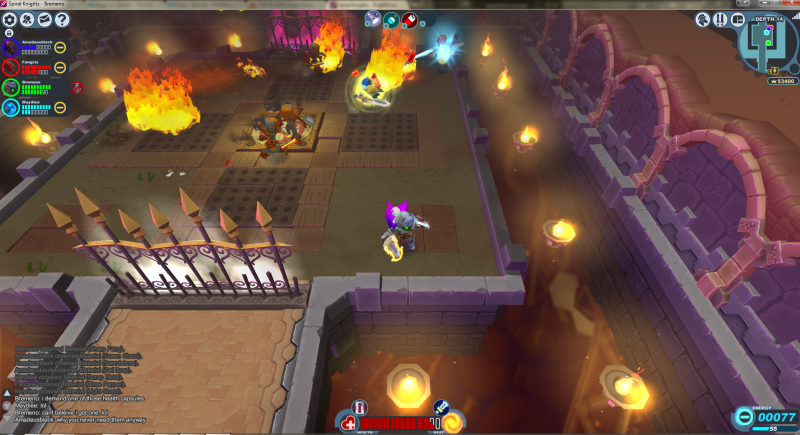Select Fangsie's red party portrait
The height and width of the screenshot is (435, 800).
tap(10, 67)
